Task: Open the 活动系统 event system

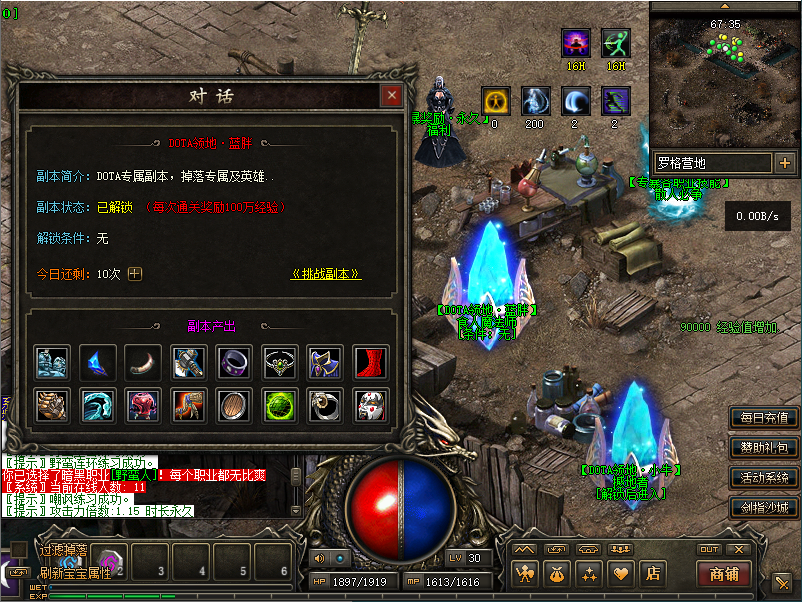Action: (x=765, y=477)
